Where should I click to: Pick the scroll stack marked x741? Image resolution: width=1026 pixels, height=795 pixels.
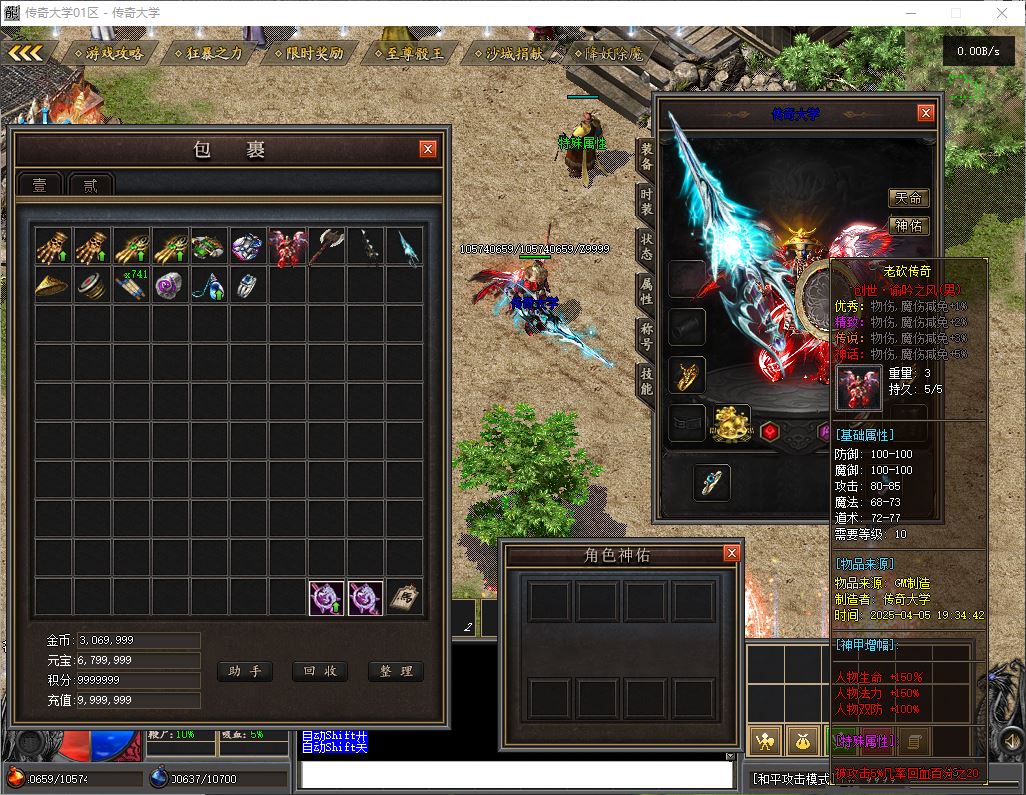tap(131, 285)
